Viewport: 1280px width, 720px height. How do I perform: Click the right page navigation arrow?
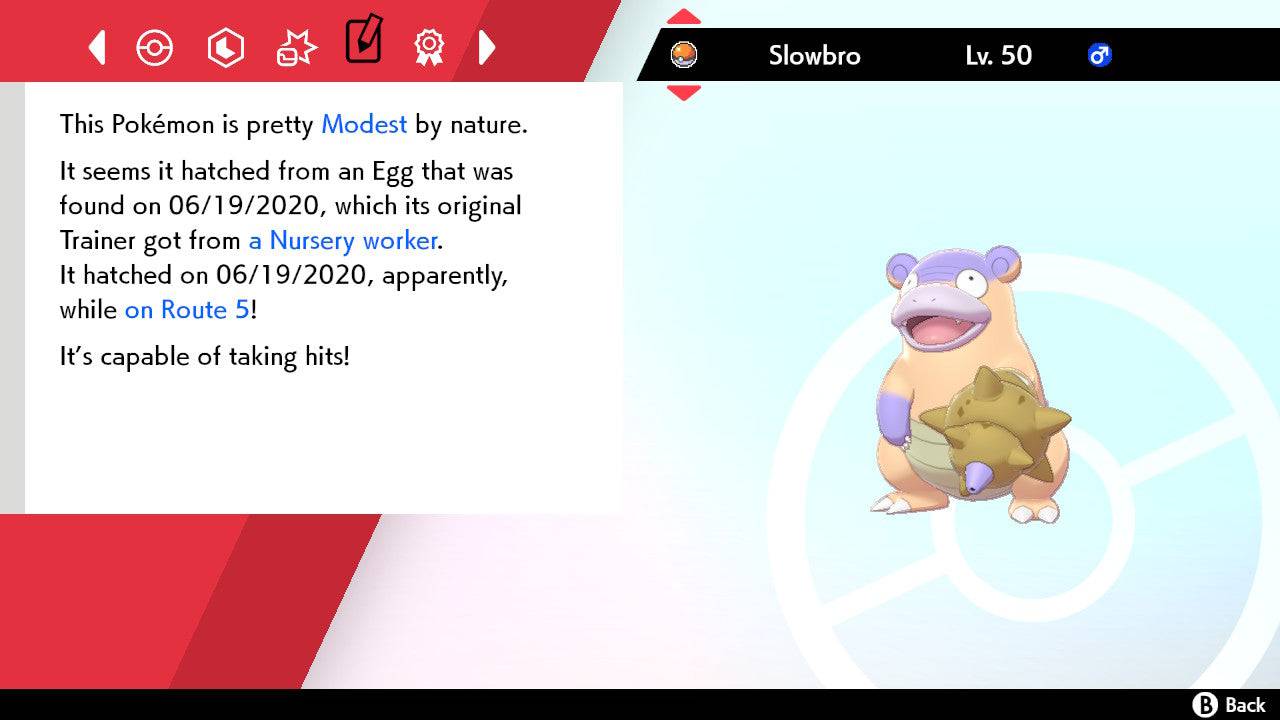pyautogui.click(x=488, y=47)
